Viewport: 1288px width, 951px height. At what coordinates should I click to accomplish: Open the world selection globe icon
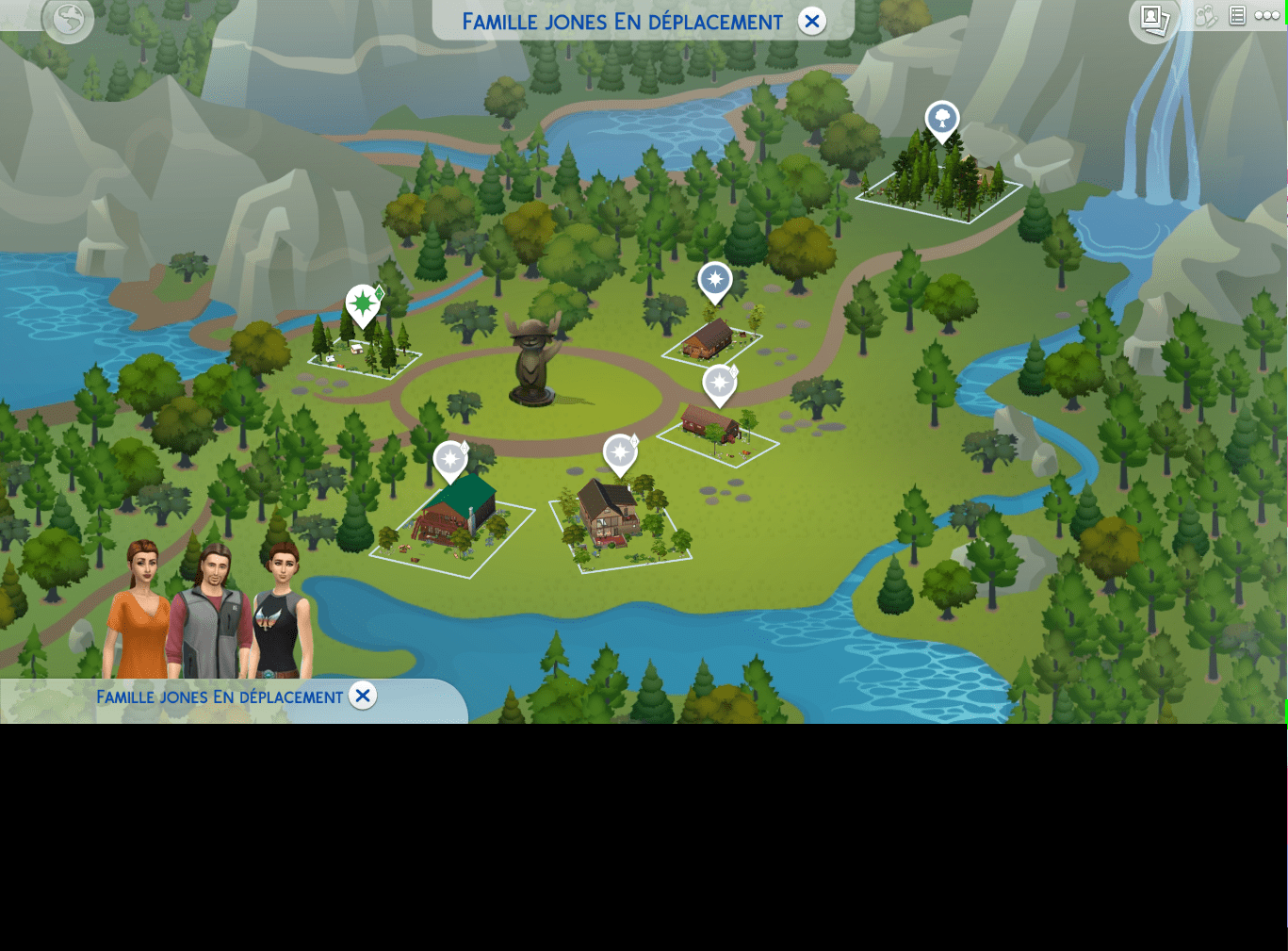67,21
